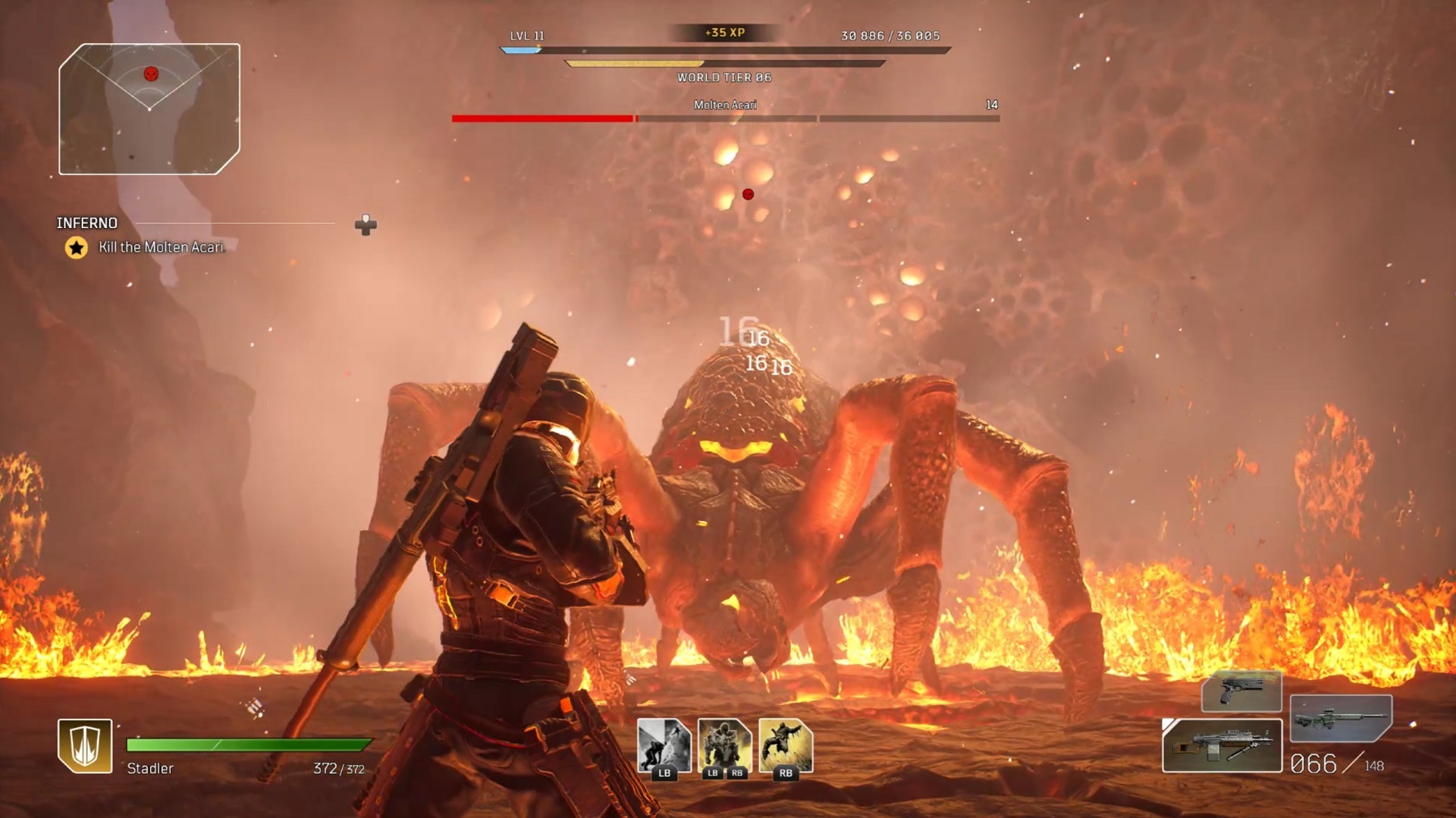Viewport: 1456px width, 818px height.
Task: Click the +35 XP notification badge
Action: [725, 33]
